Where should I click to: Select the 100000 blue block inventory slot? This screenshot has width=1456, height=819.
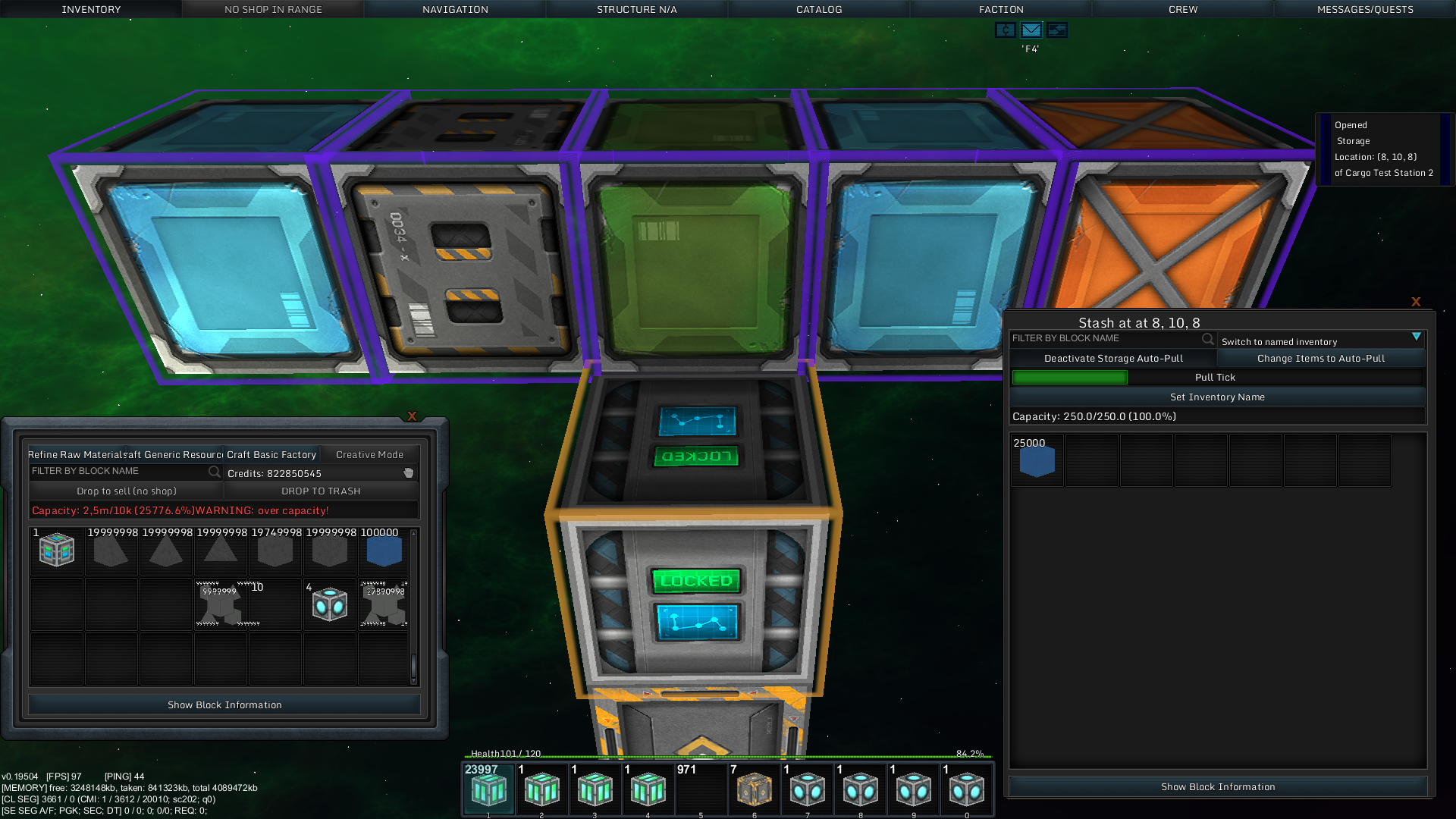(x=384, y=551)
